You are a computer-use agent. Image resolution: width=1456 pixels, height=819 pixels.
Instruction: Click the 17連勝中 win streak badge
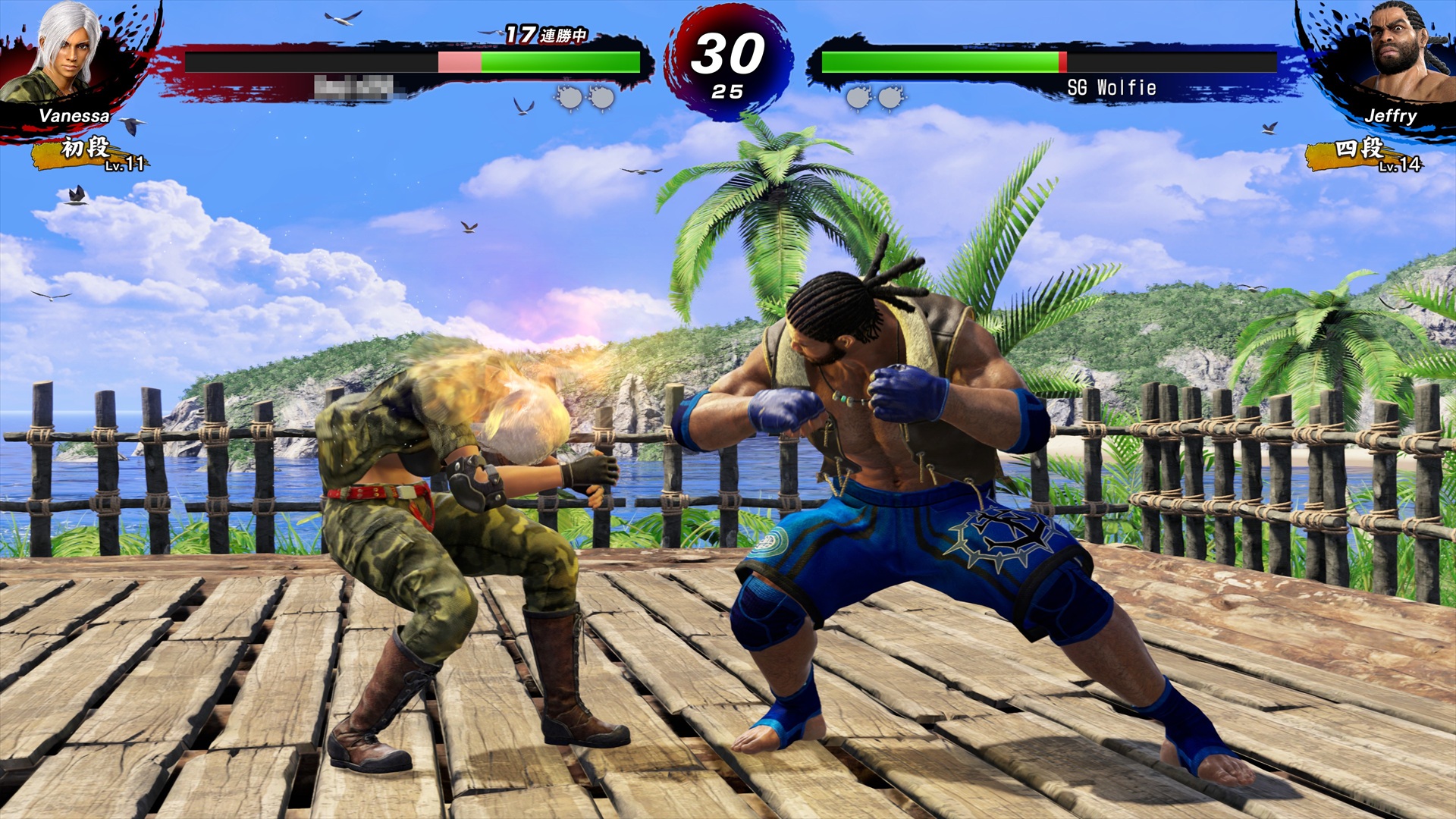coord(548,36)
